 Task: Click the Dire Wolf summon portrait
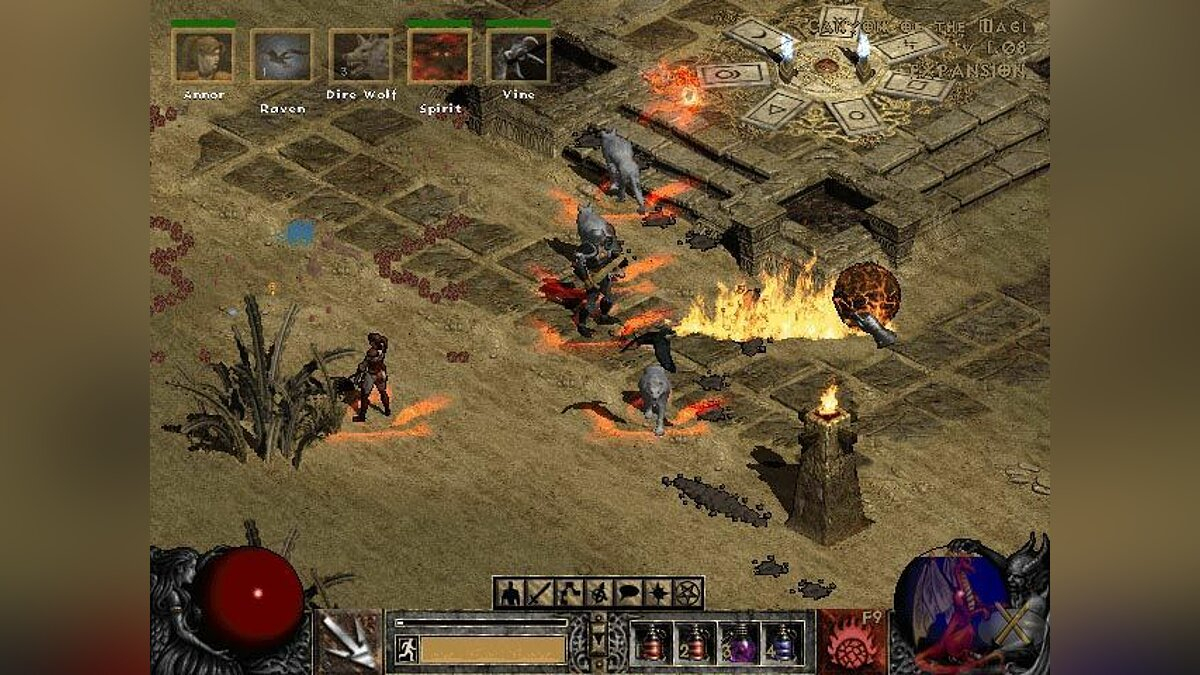pyautogui.click(x=361, y=56)
